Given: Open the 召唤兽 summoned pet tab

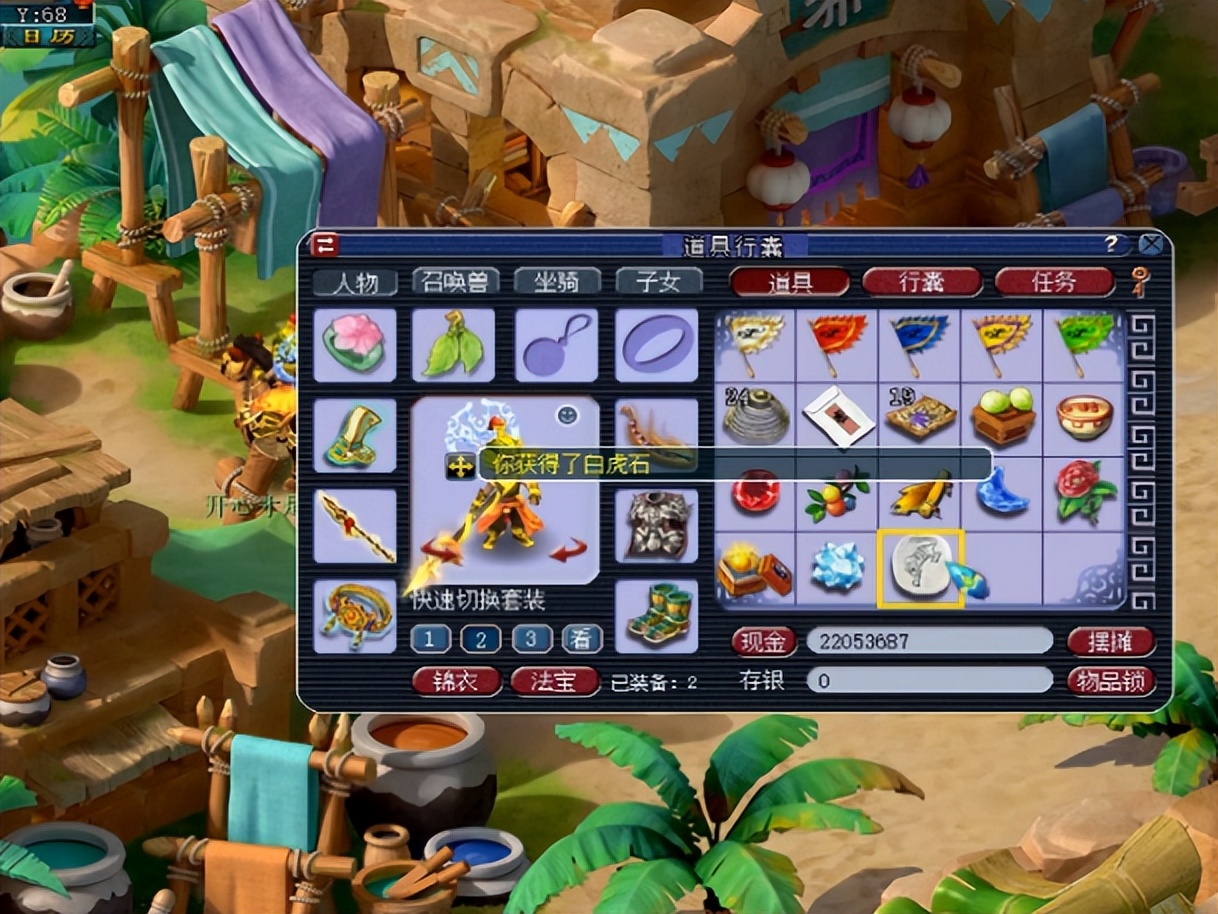Looking at the screenshot, I should point(455,282).
